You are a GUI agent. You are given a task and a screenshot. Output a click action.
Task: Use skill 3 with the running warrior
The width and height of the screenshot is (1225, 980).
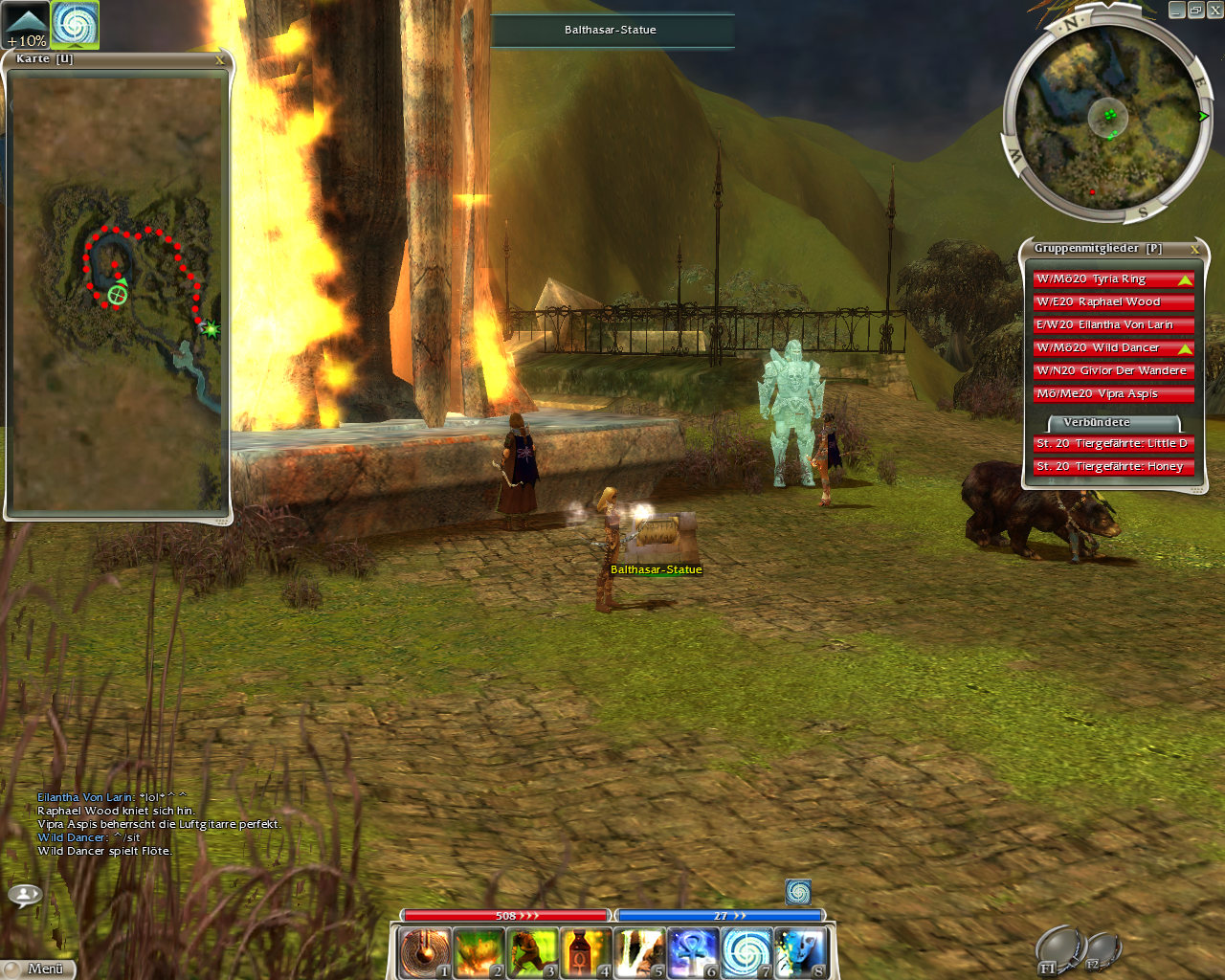click(x=532, y=953)
